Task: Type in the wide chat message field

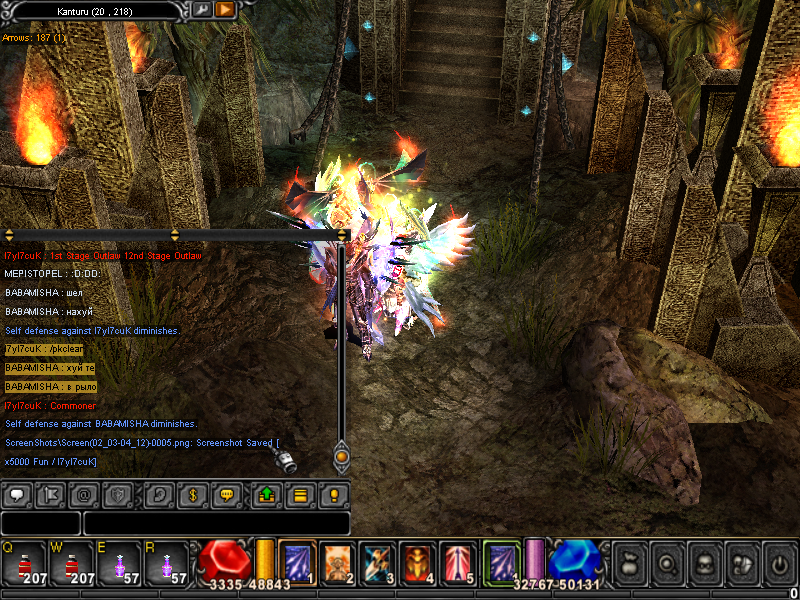Action: (x=216, y=523)
